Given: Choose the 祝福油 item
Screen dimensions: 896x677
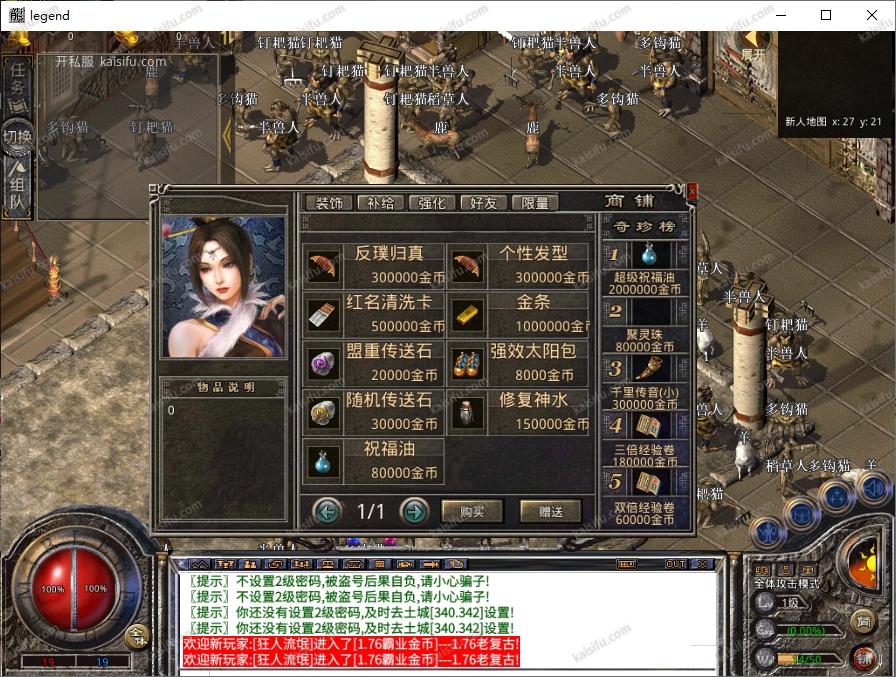Looking at the screenshot, I should tap(375, 460).
